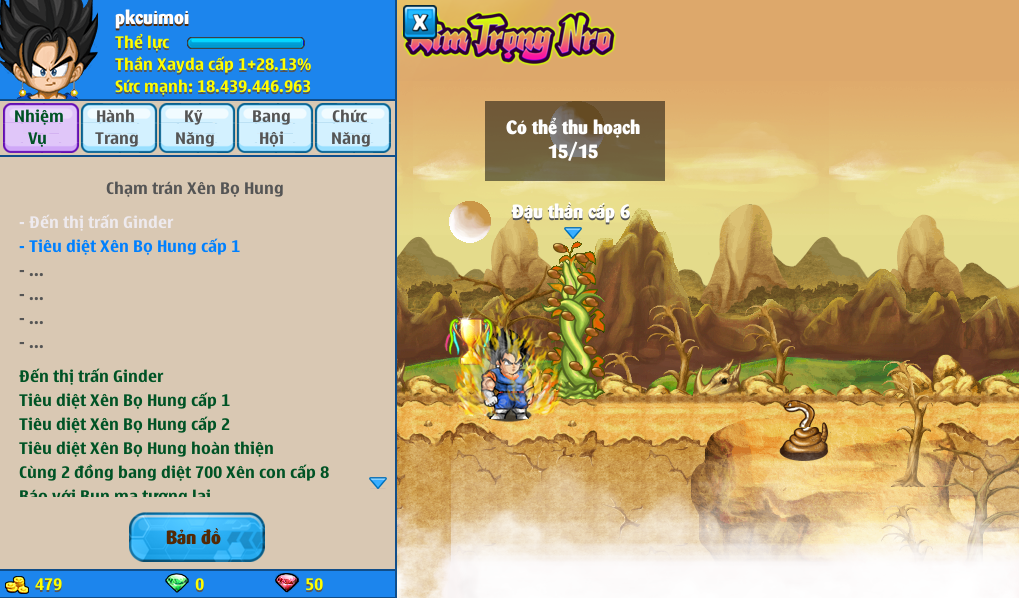Switch to the Chức Năng tab
Screen dimensions: 1019x601
pyautogui.click(x=352, y=128)
